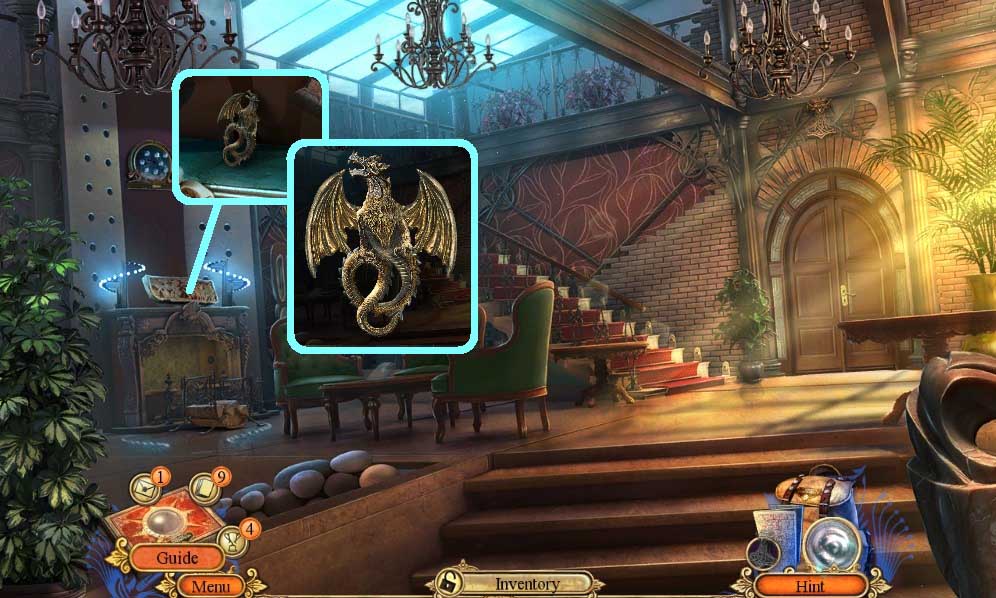996x598 pixels.
Task: Open the Guide button
Action: click(176, 558)
